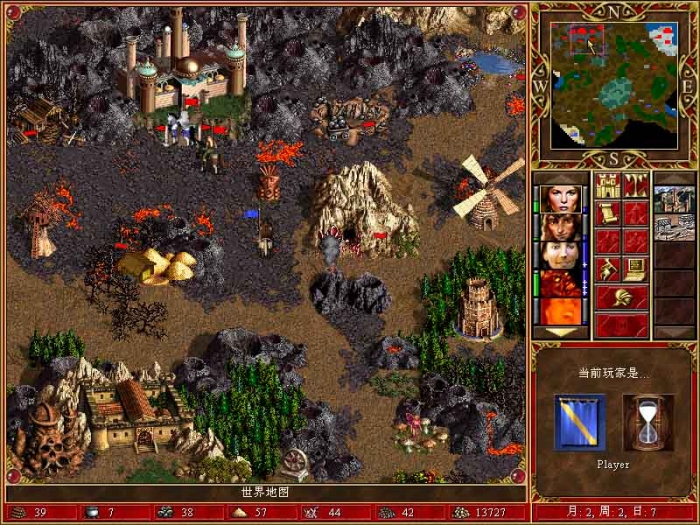Open system options computer button
The width and height of the screenshot is (700, 525).
point(636,268)
